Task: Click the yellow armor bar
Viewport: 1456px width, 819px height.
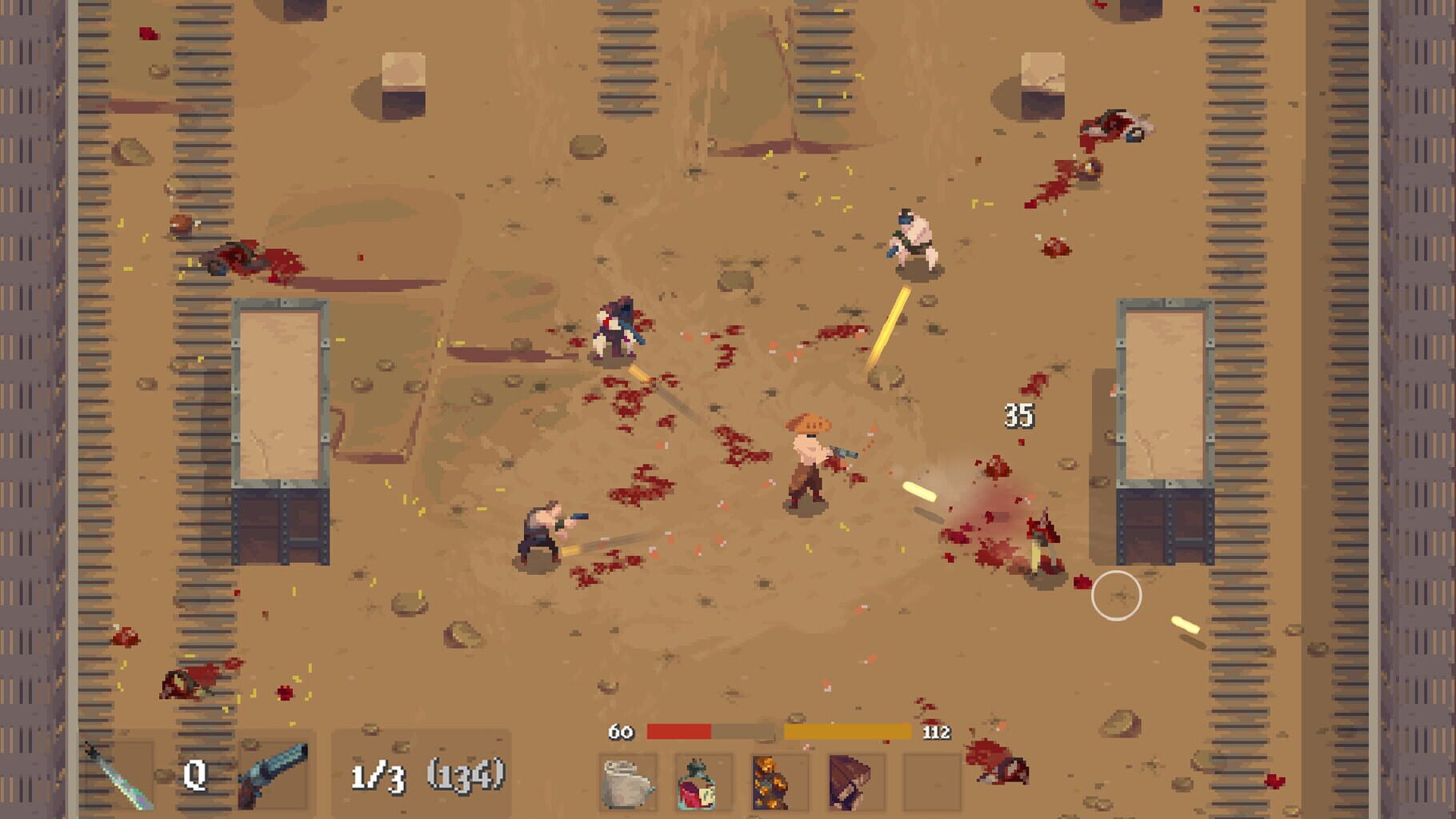Action: click(x=850, y=730)
